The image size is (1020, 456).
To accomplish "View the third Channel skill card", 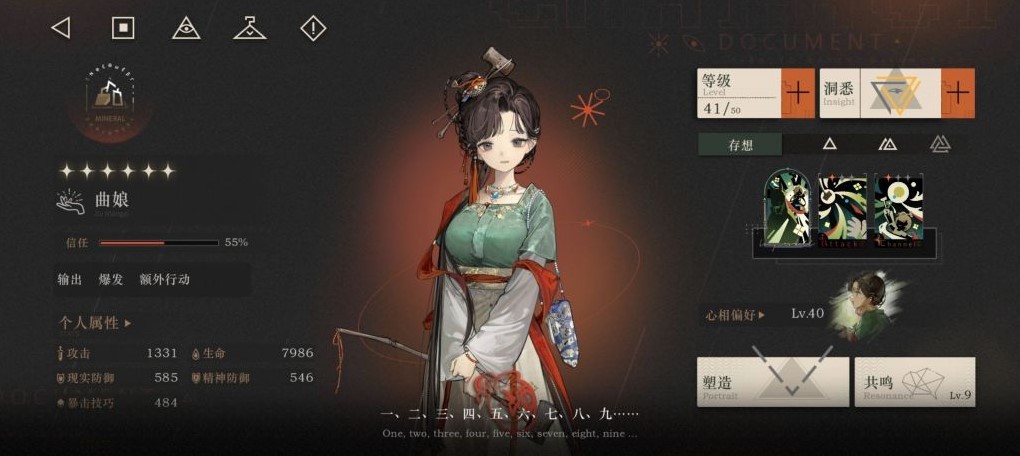I will [899, 209].
